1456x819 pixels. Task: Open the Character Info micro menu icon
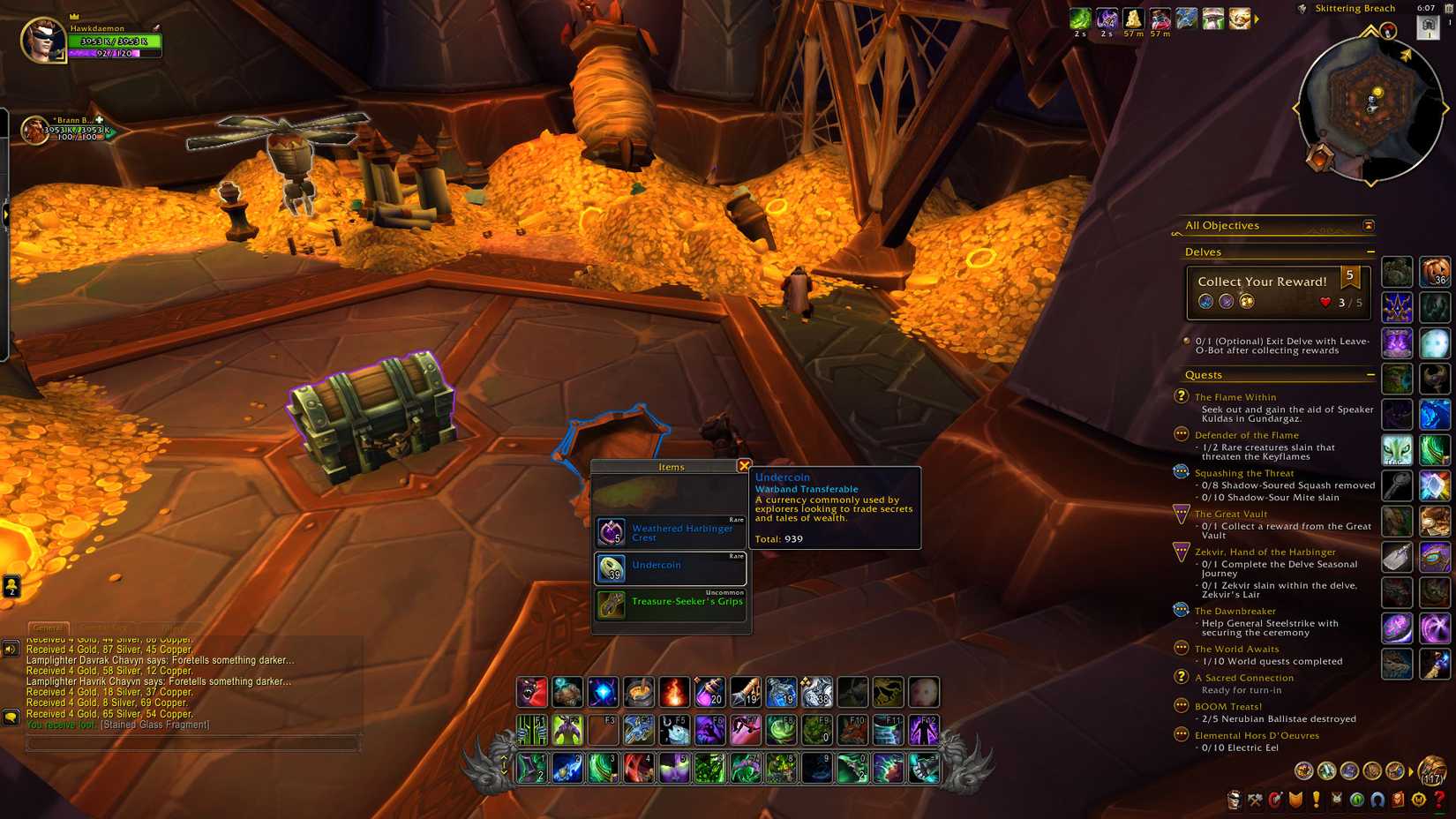1234,800
